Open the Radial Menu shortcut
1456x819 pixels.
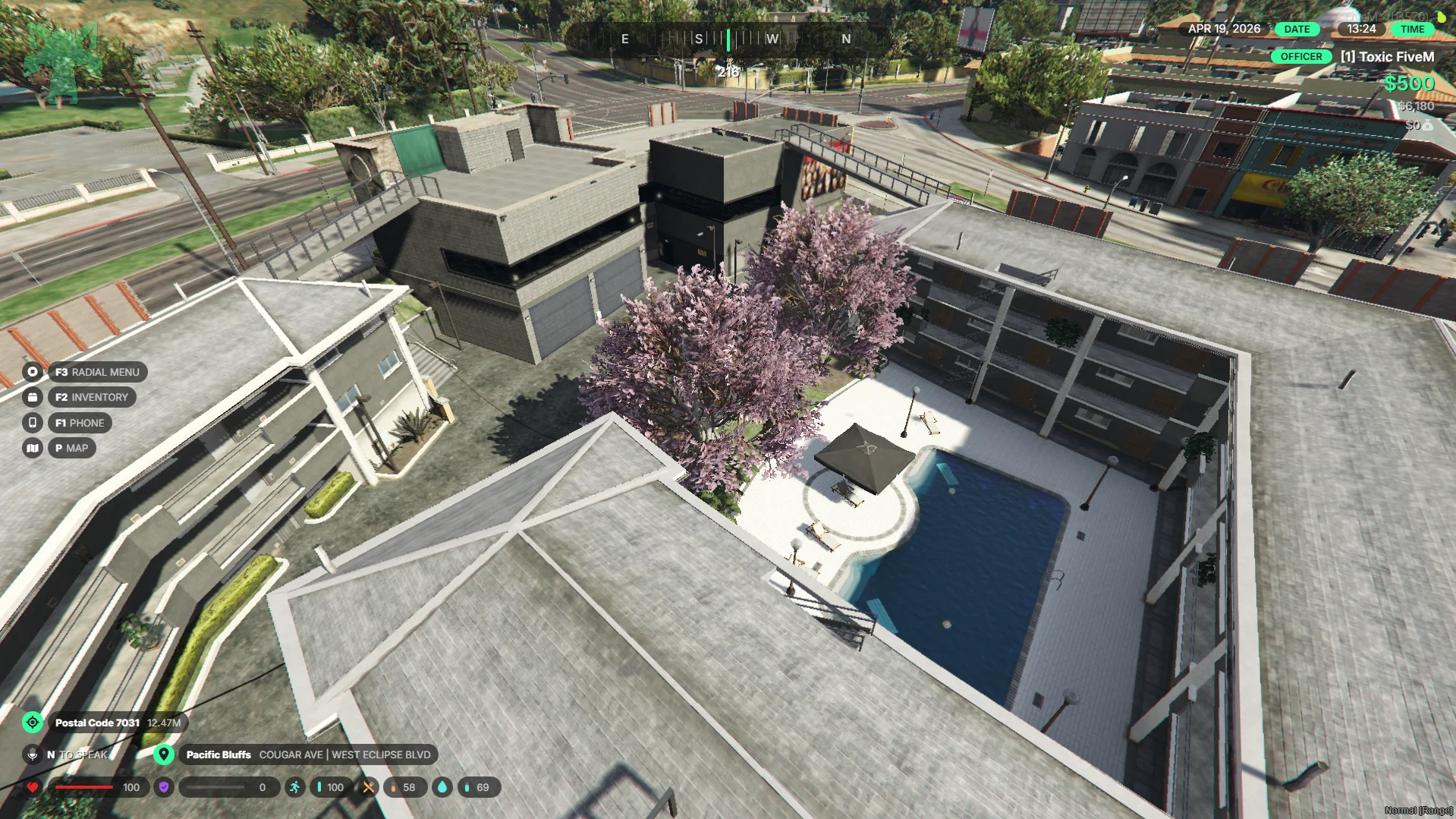97,372
